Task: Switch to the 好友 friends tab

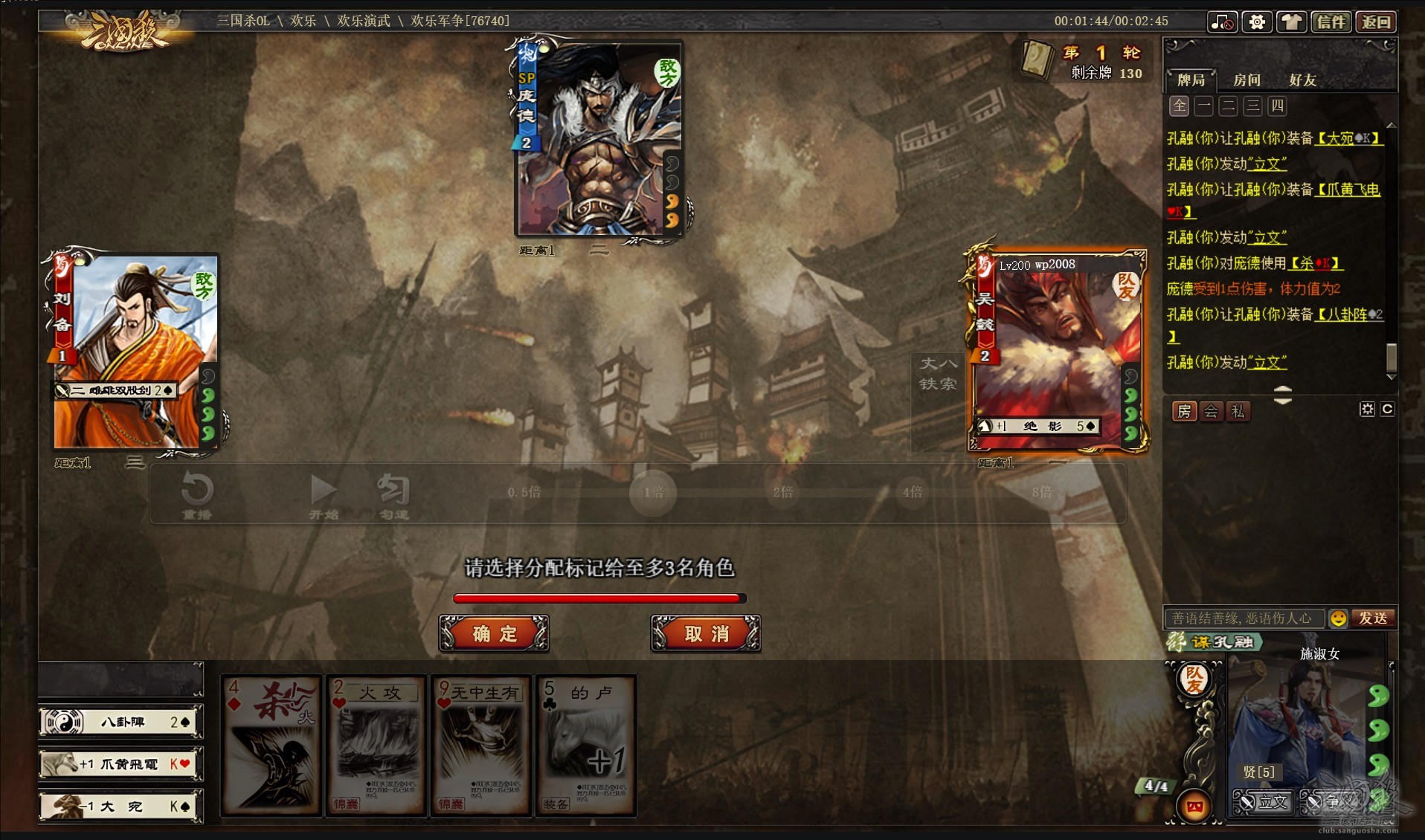Action: point(1302,80)
